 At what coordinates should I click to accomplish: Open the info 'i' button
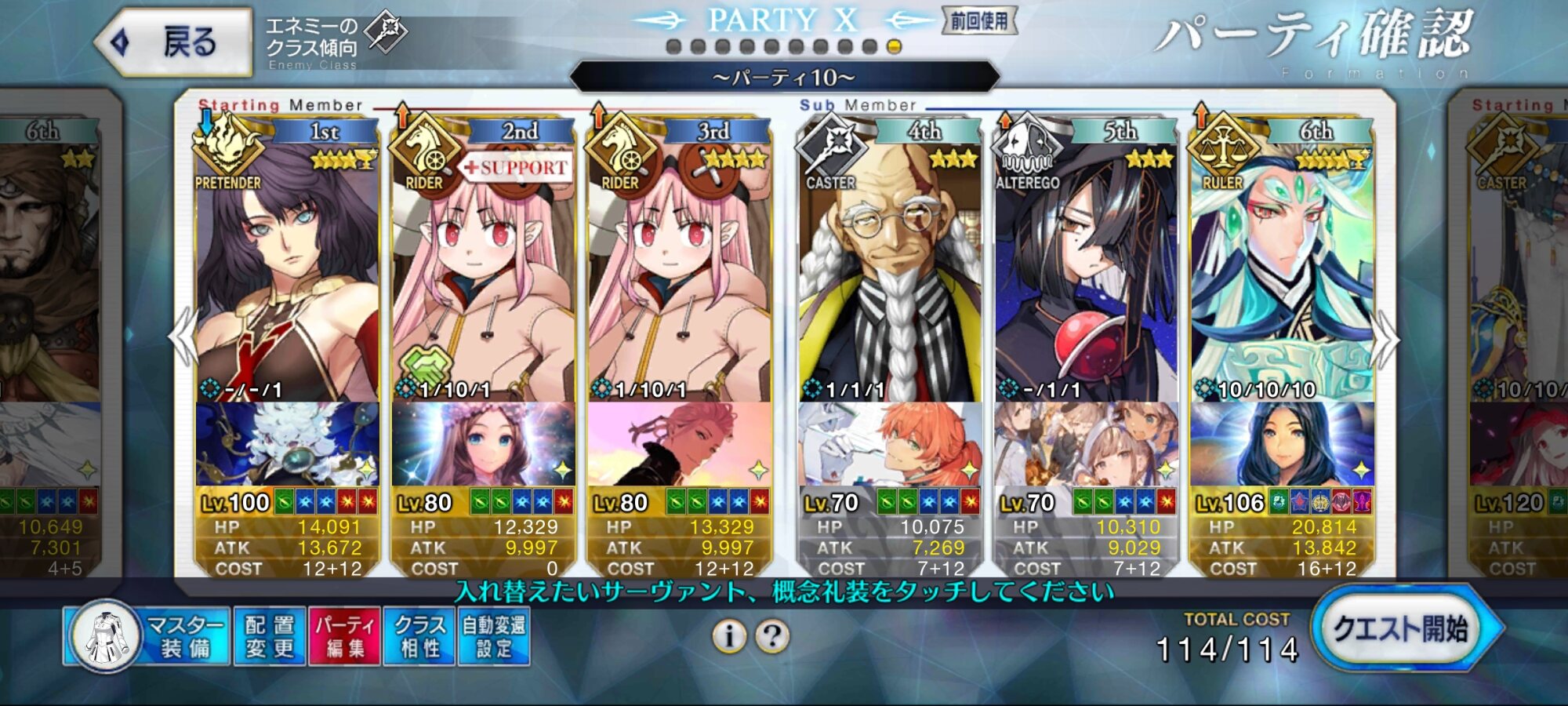pyautogui.click(x=729, y=636)
